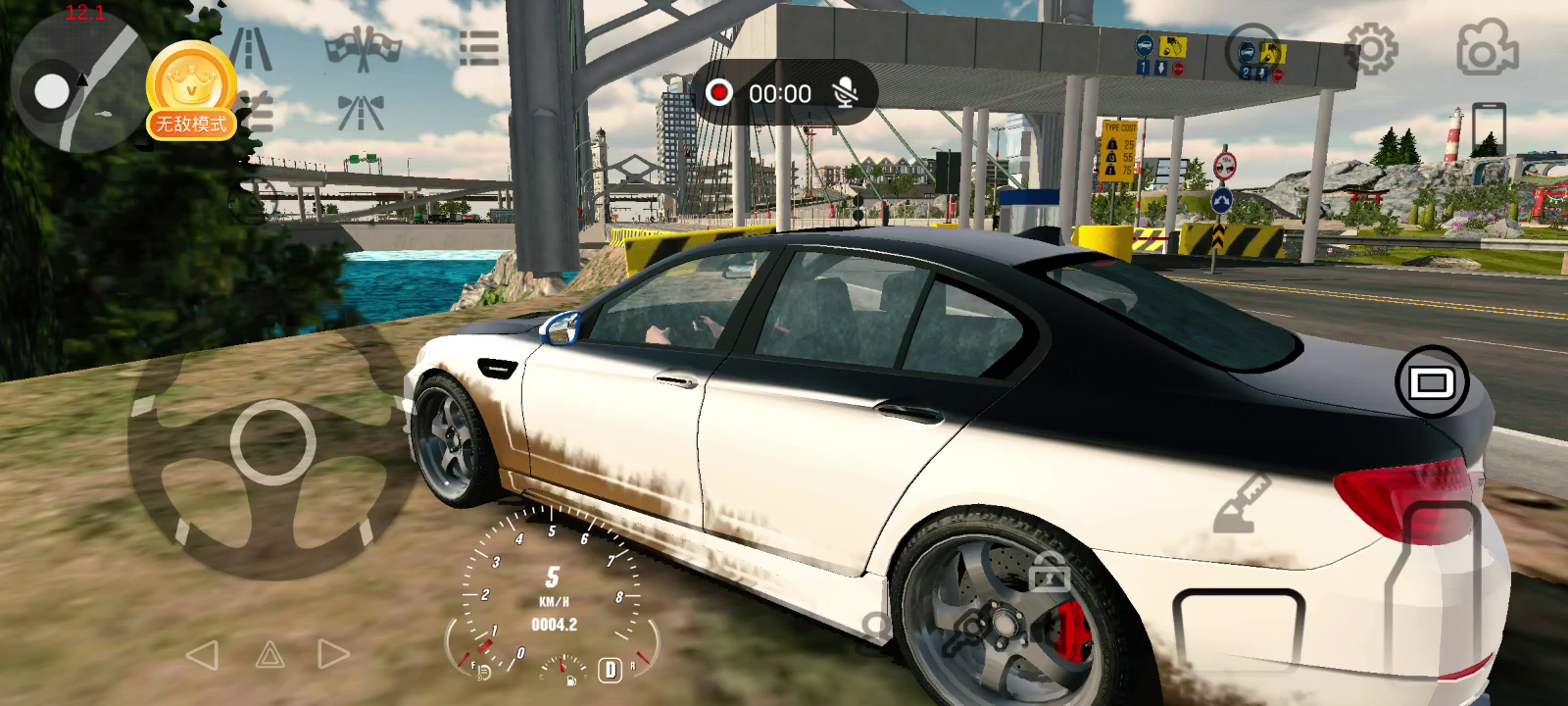
Task: Start screen recording with the red button
Action: pyautogui.click(x=719, y=93)
